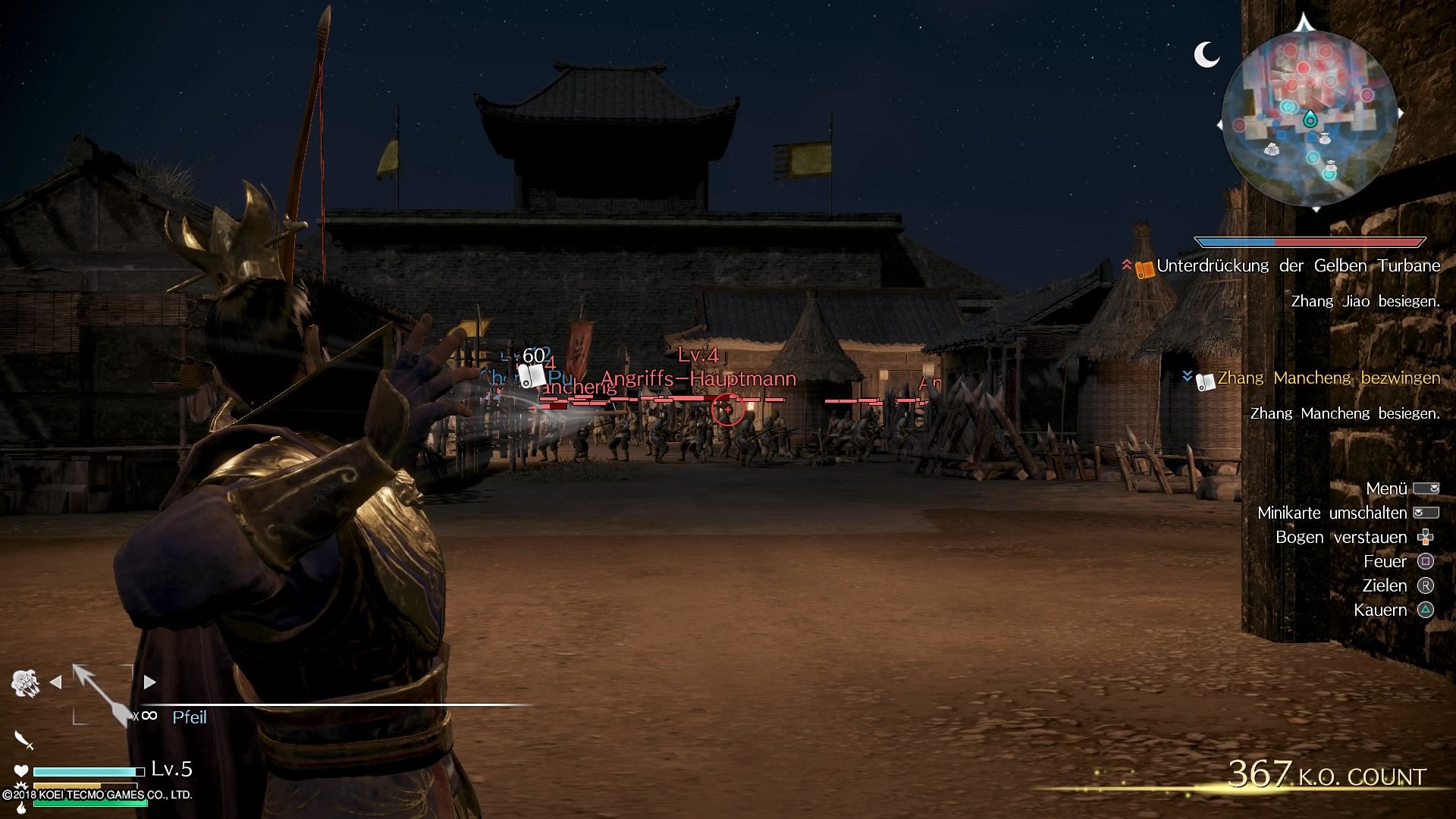Click the circular minimap
The image size is (1456, 819).
pos(1310,119)
